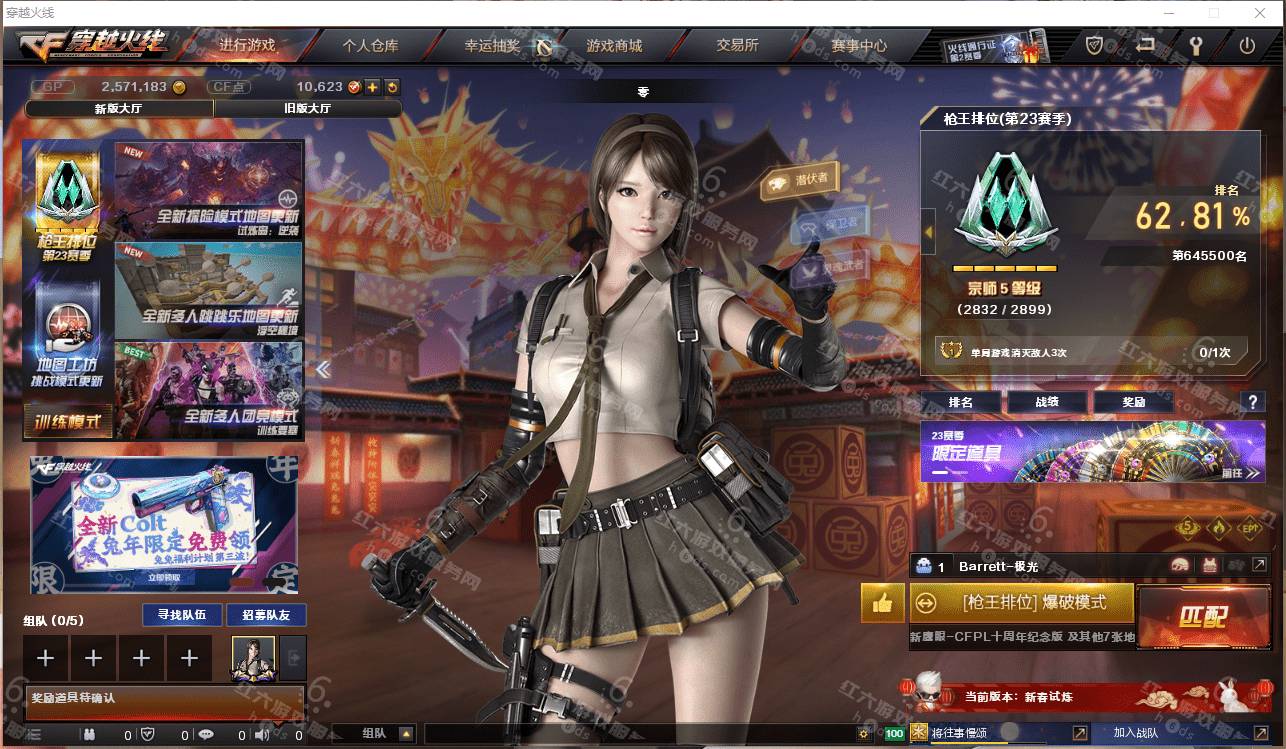Open 赛事中心 tournament center
Image resolution: width=1286 pixels, height=749 pixels.
pos(858,45)
